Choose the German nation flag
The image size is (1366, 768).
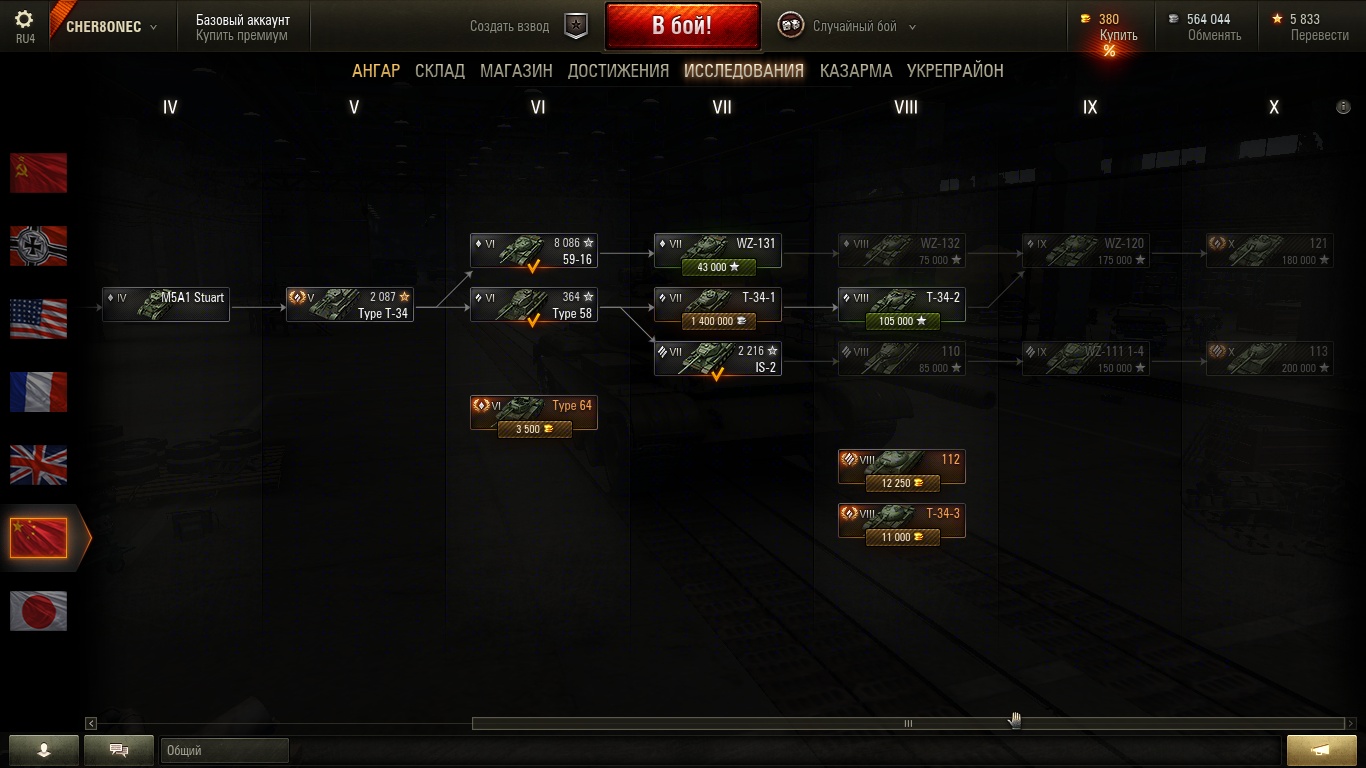pyautogui.click(x=39, y=246)
